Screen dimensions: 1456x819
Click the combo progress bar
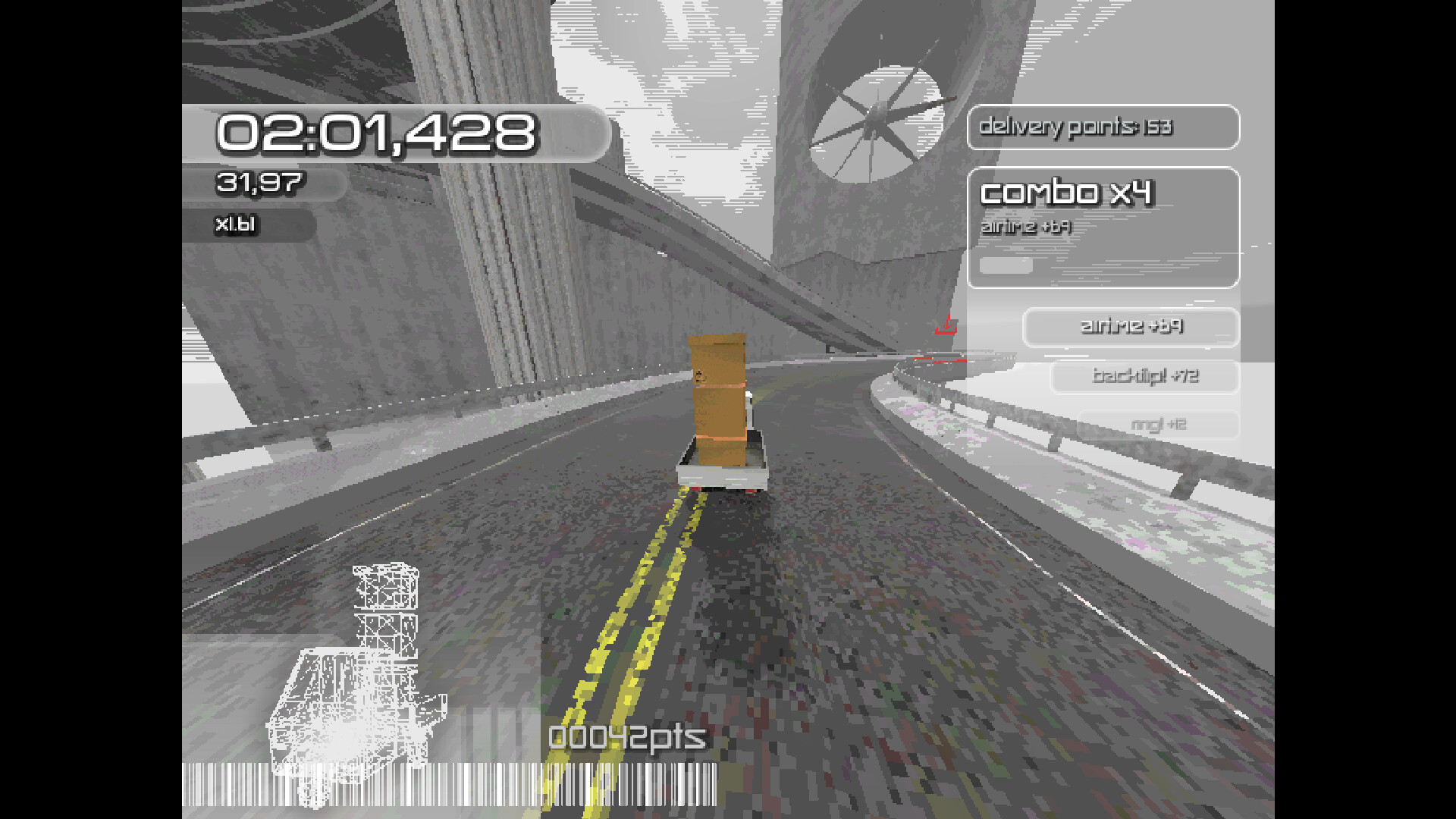[x=1005, y=265]
